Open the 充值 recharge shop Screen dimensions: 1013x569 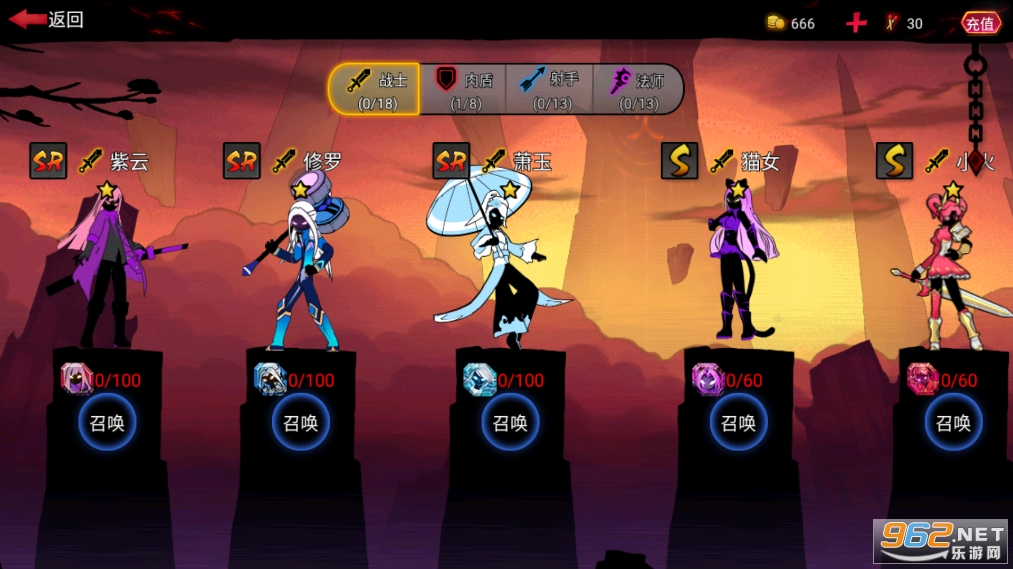980,23
